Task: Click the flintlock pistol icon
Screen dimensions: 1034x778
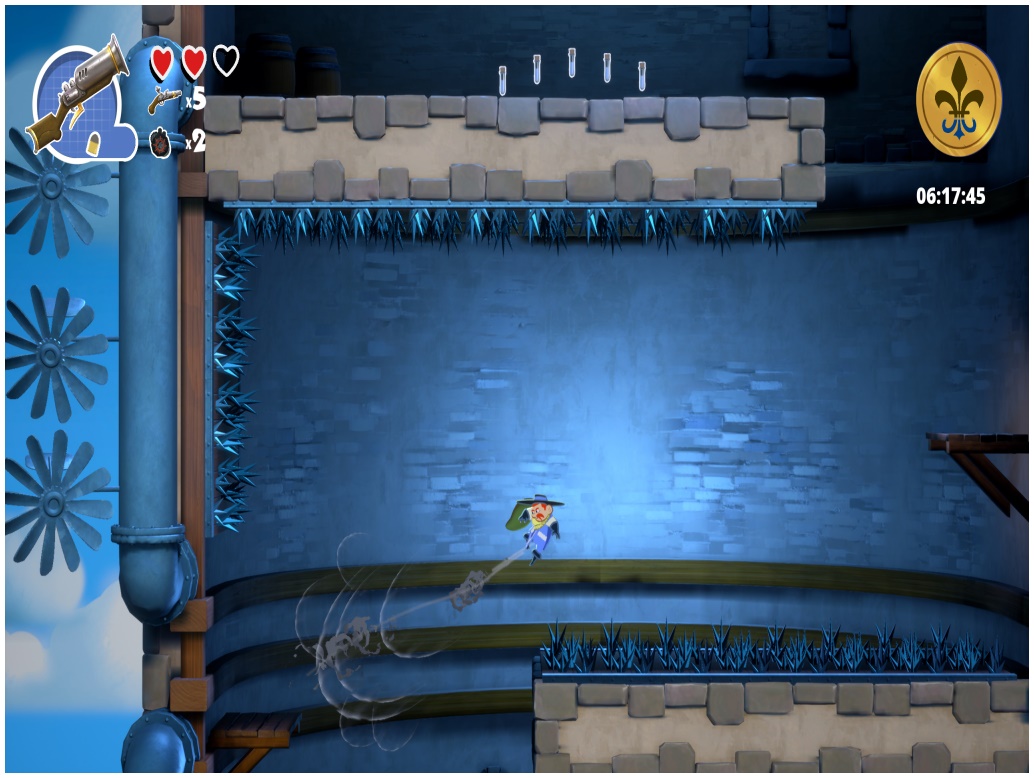Action: [163, 100]
